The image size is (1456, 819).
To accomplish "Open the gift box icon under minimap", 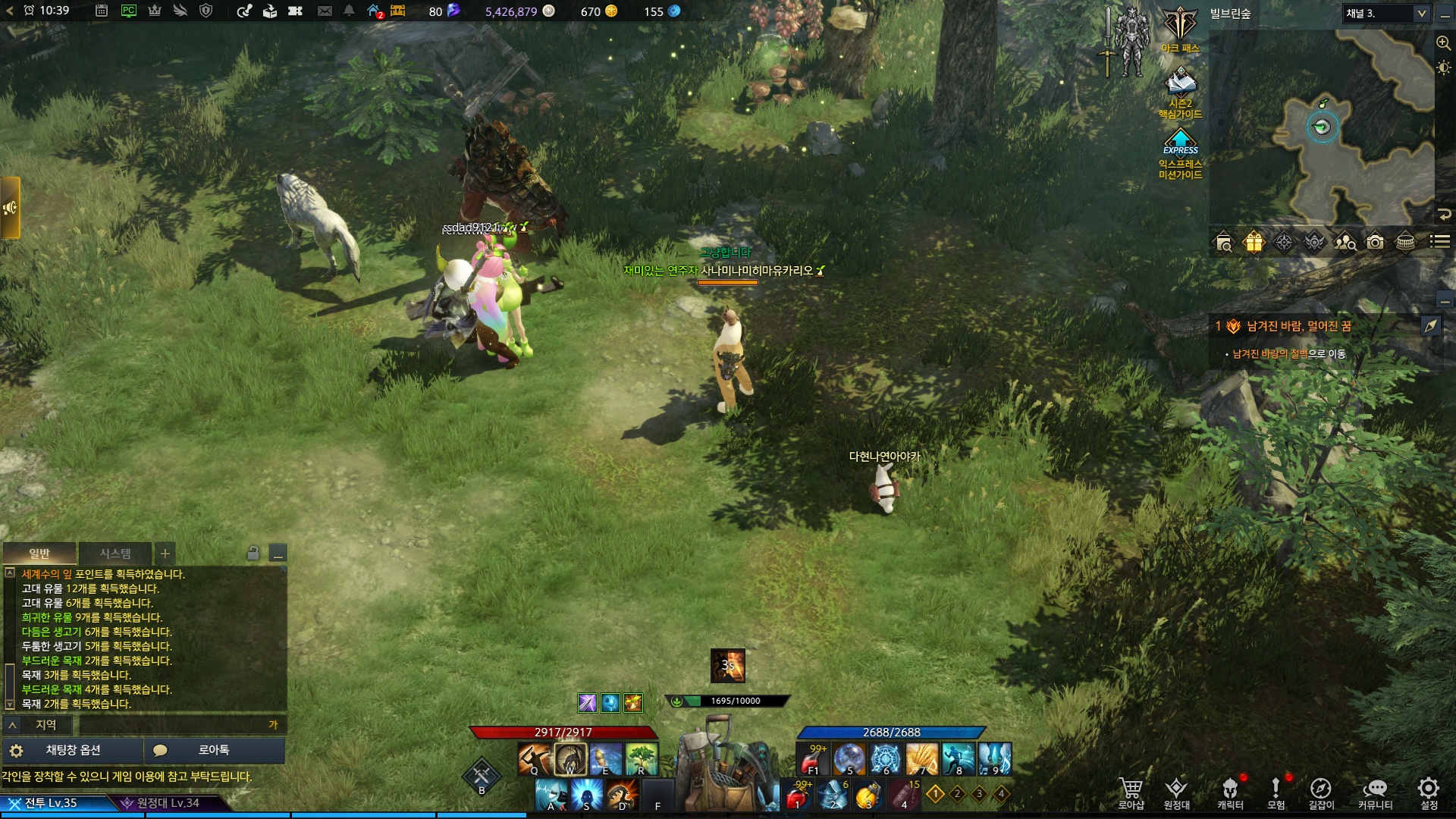I will pyautogui.click(x=1254, y=242).
